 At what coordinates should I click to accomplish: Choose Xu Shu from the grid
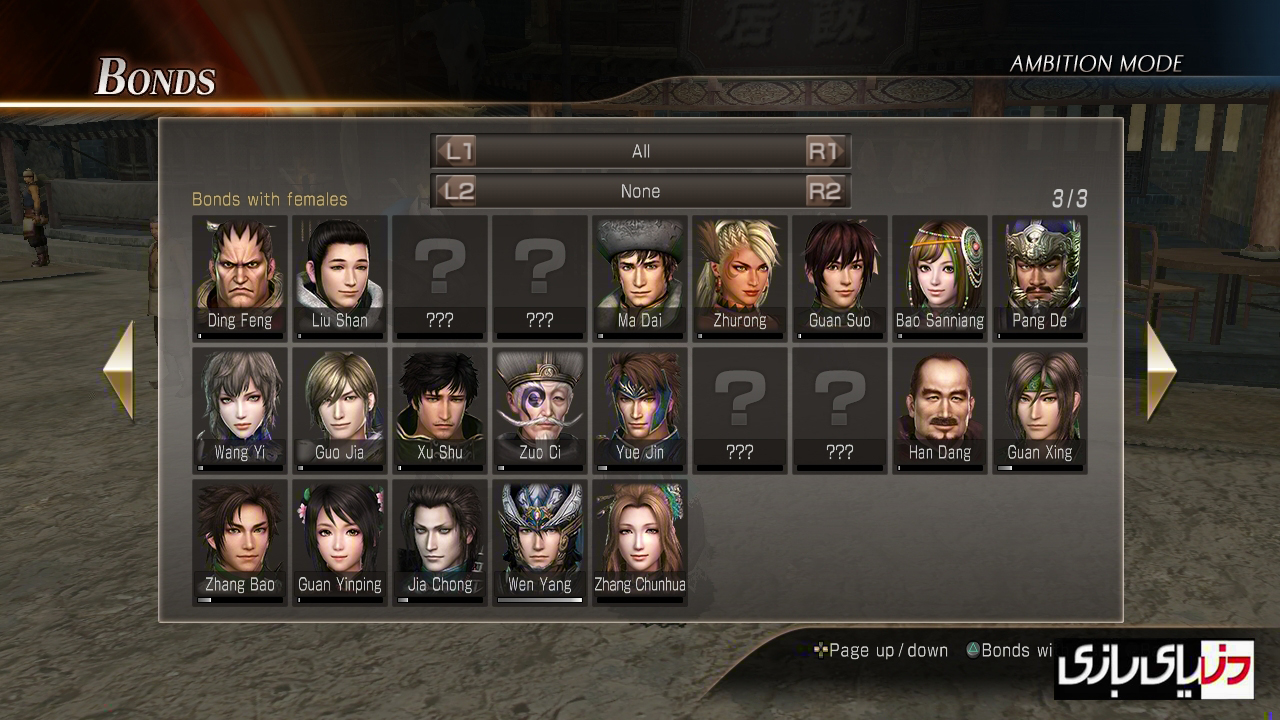coord(440,410)
